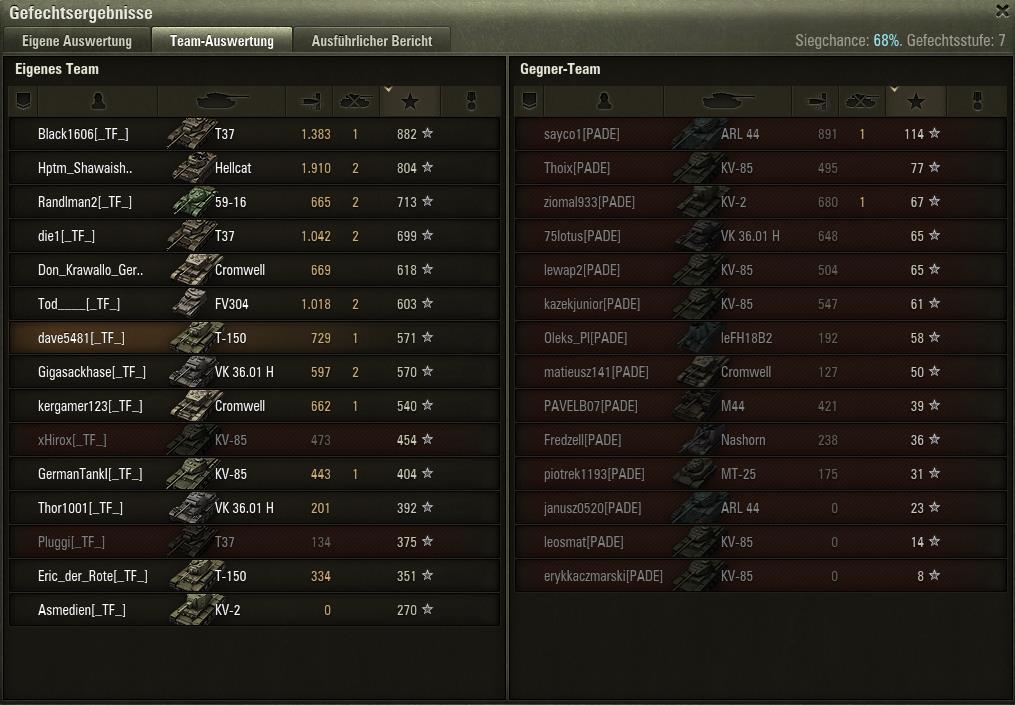Select Hptm_Shawaish Hellcat row

pos(85,168)
